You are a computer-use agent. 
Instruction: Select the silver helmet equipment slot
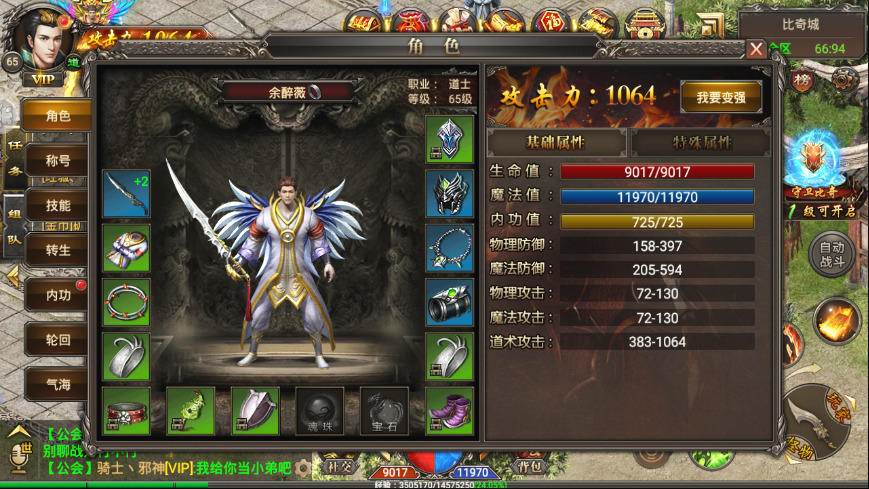(450, 139)
